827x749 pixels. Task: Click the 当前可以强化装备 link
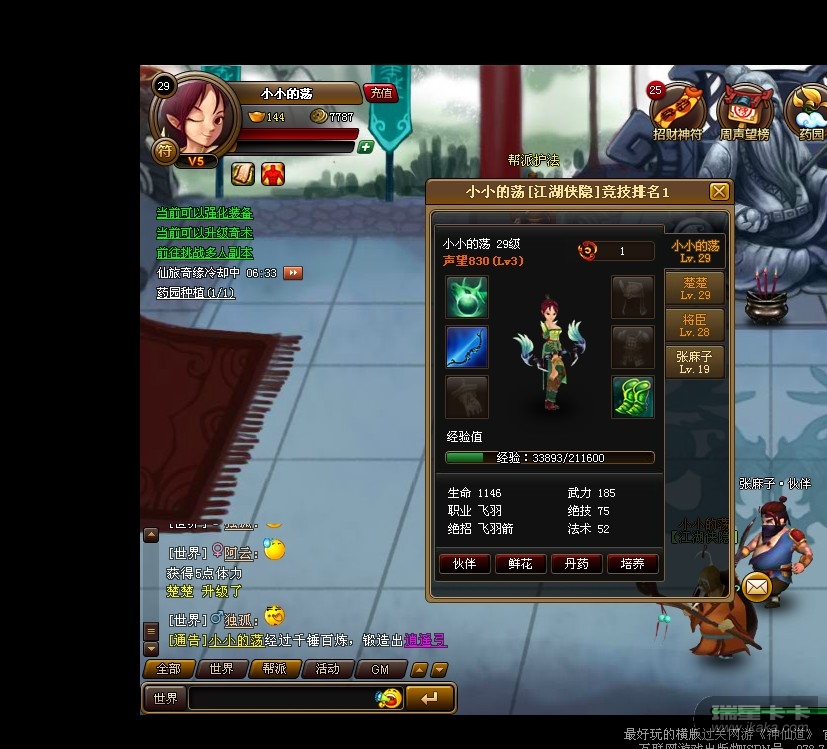click(x=205, y=213)
